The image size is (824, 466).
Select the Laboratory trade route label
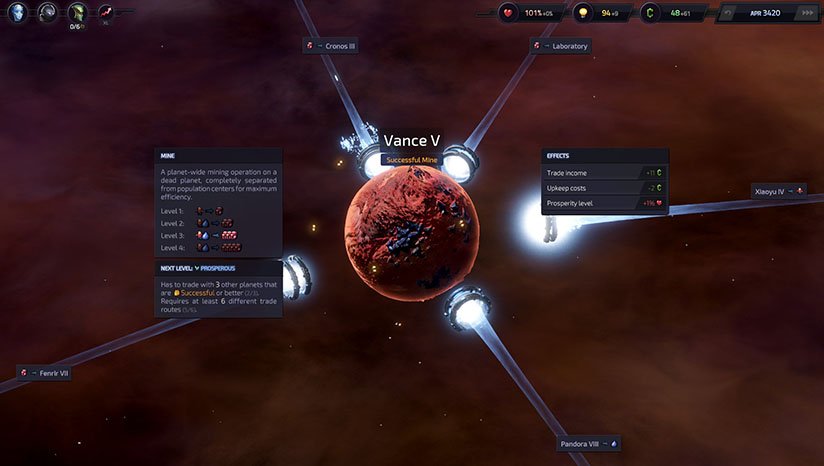click(561, 45)
